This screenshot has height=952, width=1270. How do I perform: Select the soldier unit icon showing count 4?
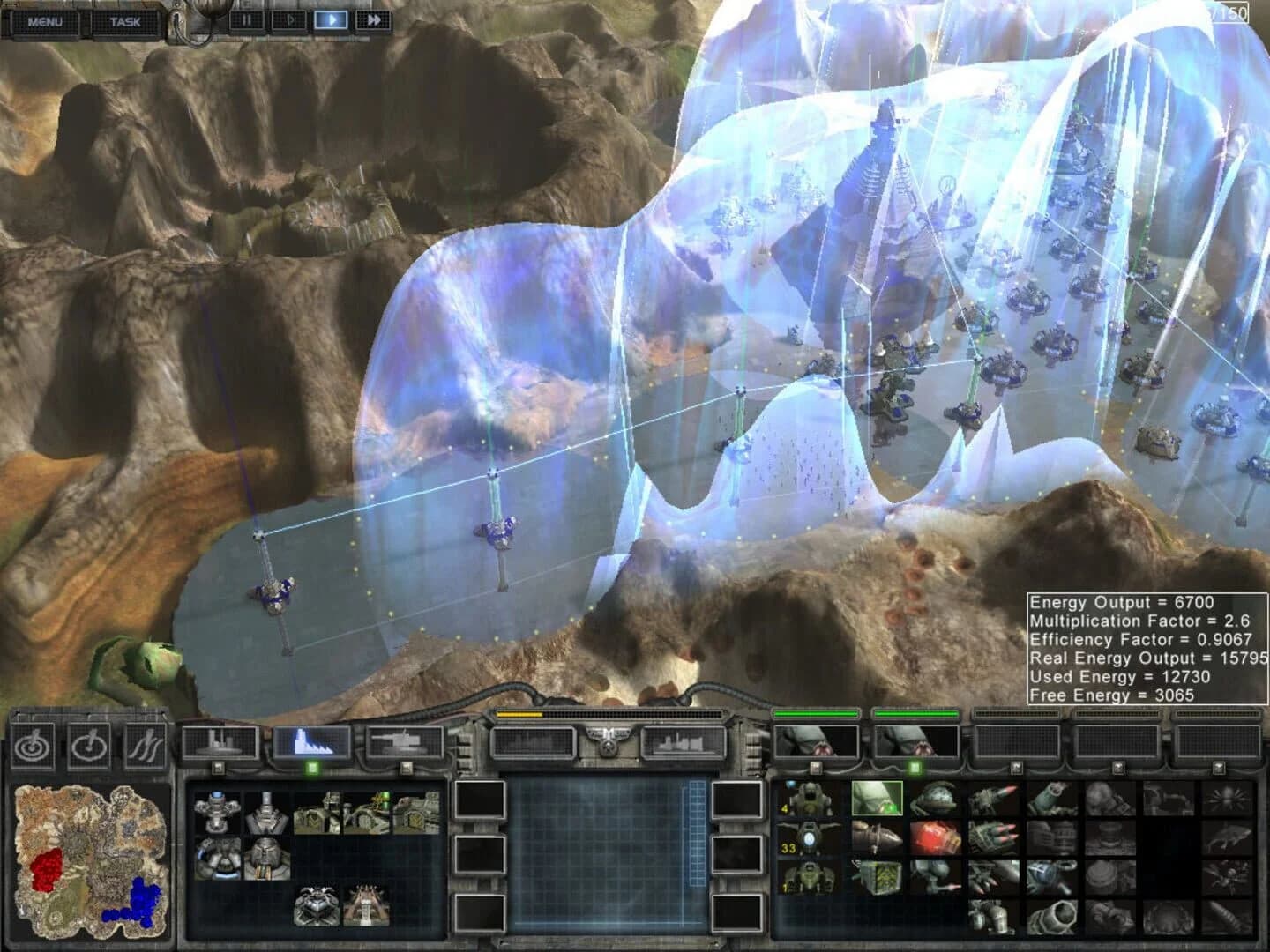[x=809, y=798]
